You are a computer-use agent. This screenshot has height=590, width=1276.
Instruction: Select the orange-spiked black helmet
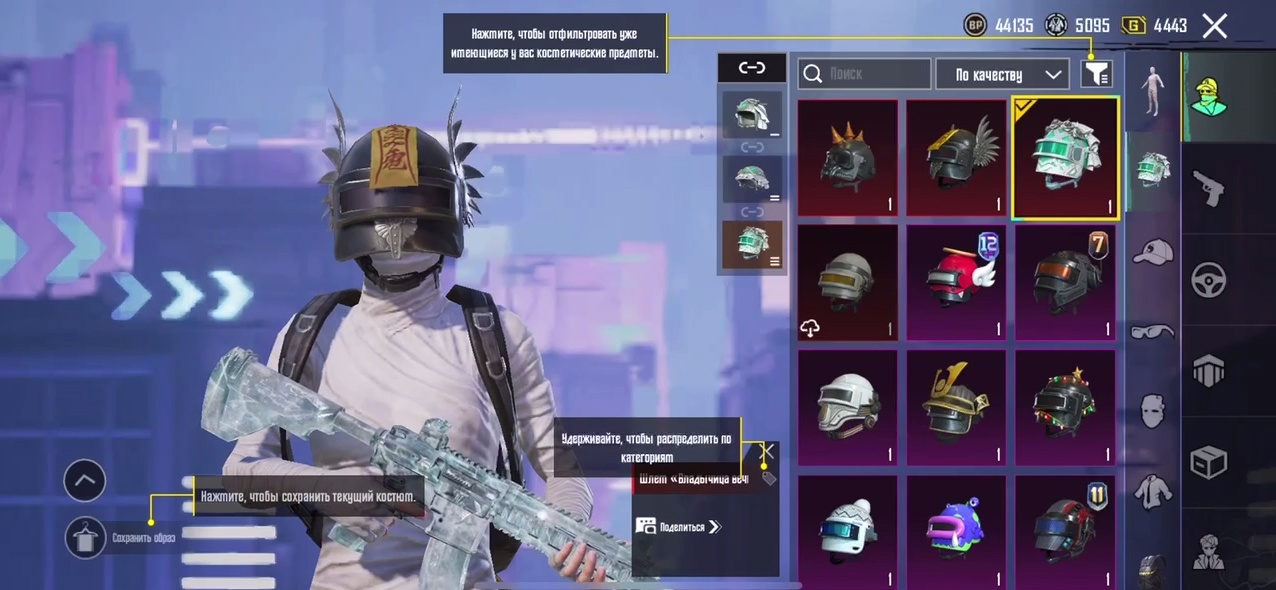tap(848, 158)
